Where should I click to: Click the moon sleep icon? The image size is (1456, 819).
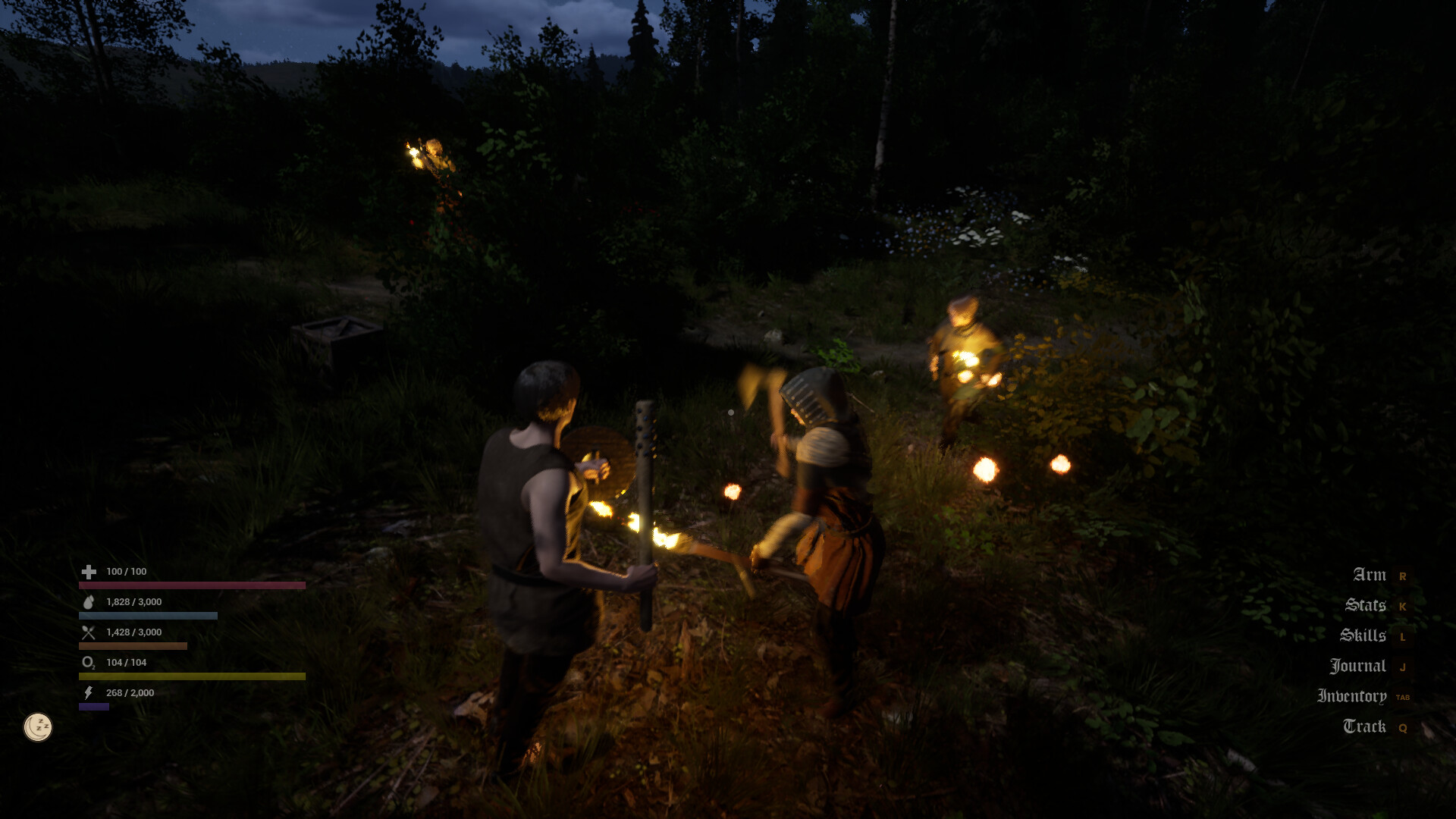click(37, 726)
